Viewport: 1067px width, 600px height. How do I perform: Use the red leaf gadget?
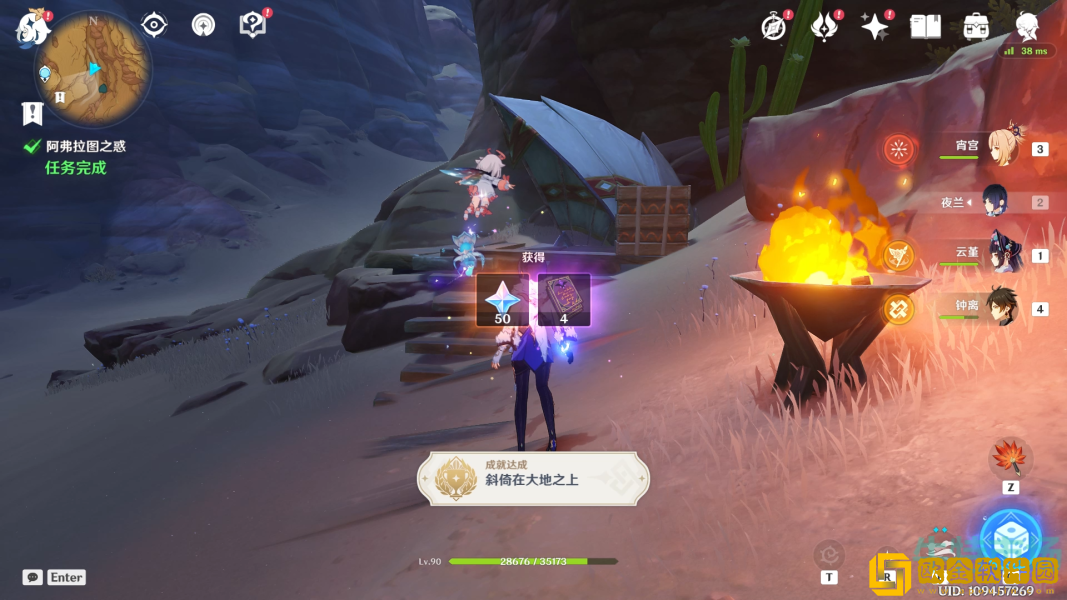coord(1010,459)
